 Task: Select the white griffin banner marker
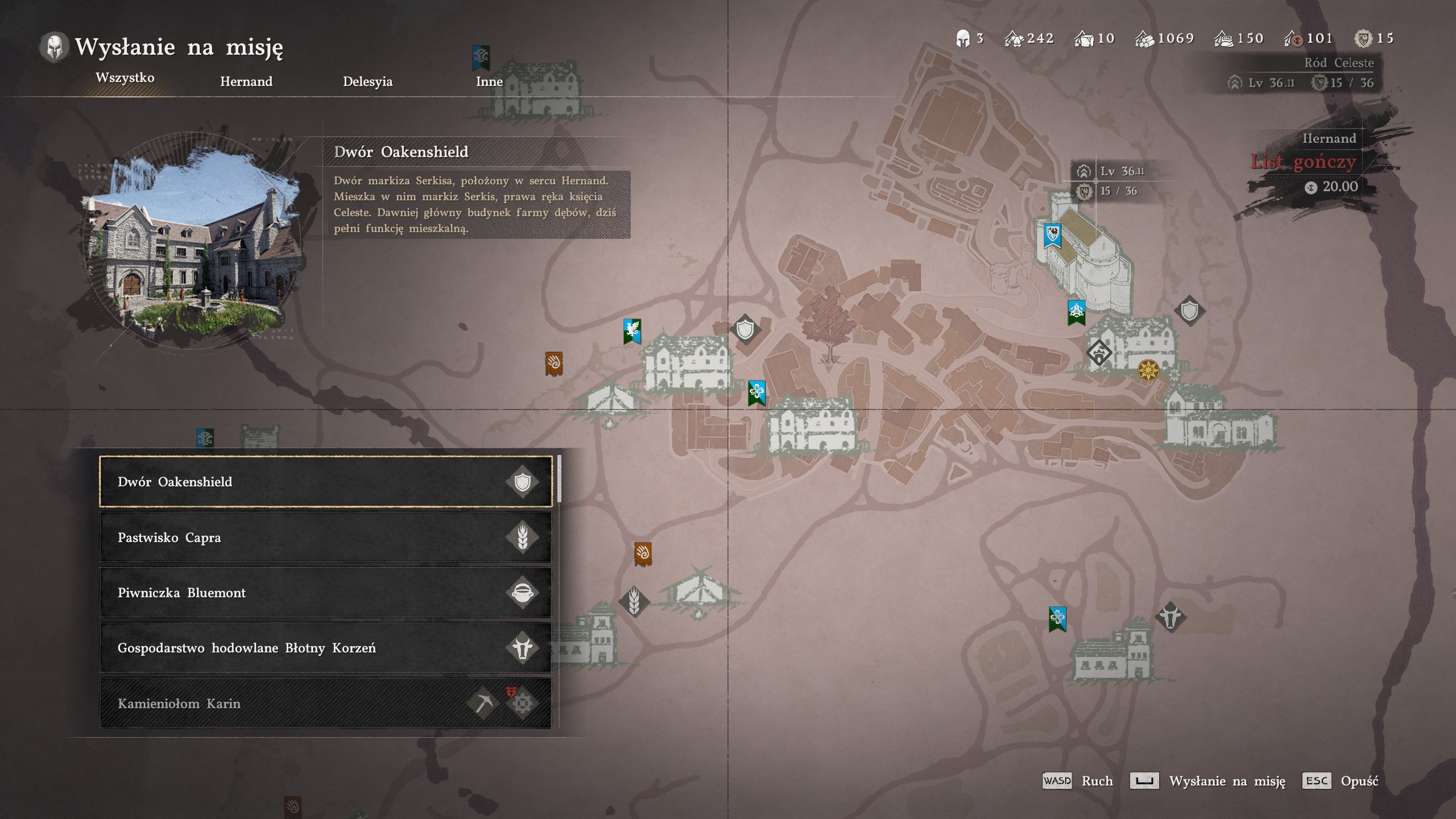click(632, 330)
